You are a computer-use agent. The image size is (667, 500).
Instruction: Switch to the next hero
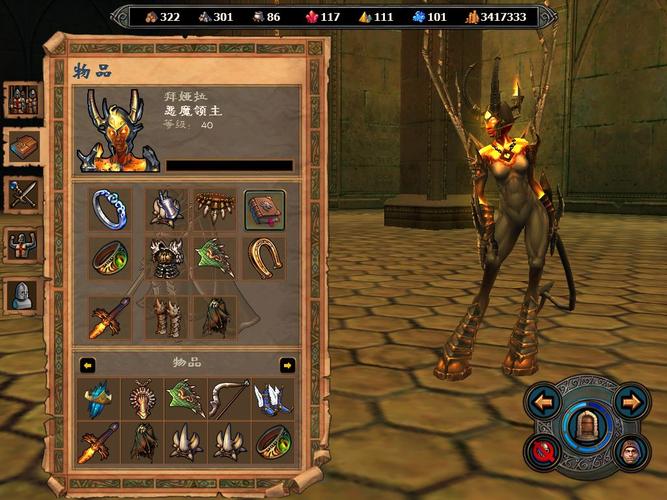(630, 403)
